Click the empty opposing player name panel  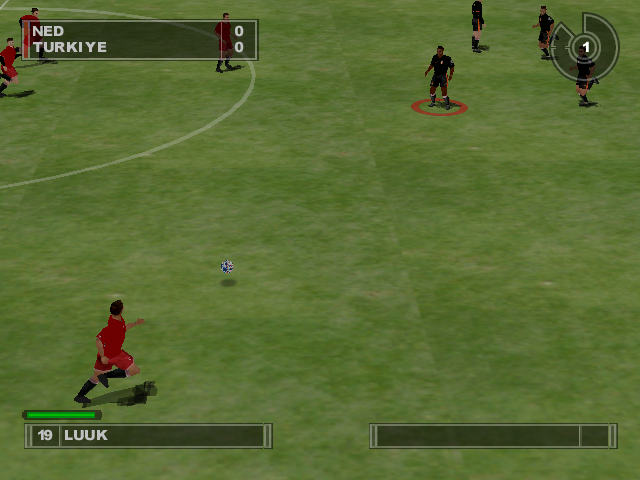[x=492, y=436]
